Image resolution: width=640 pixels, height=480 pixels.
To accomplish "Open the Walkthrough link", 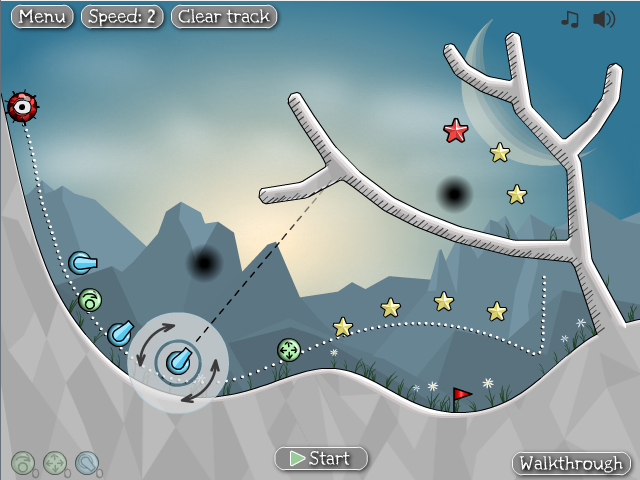I will pos(572,464).
